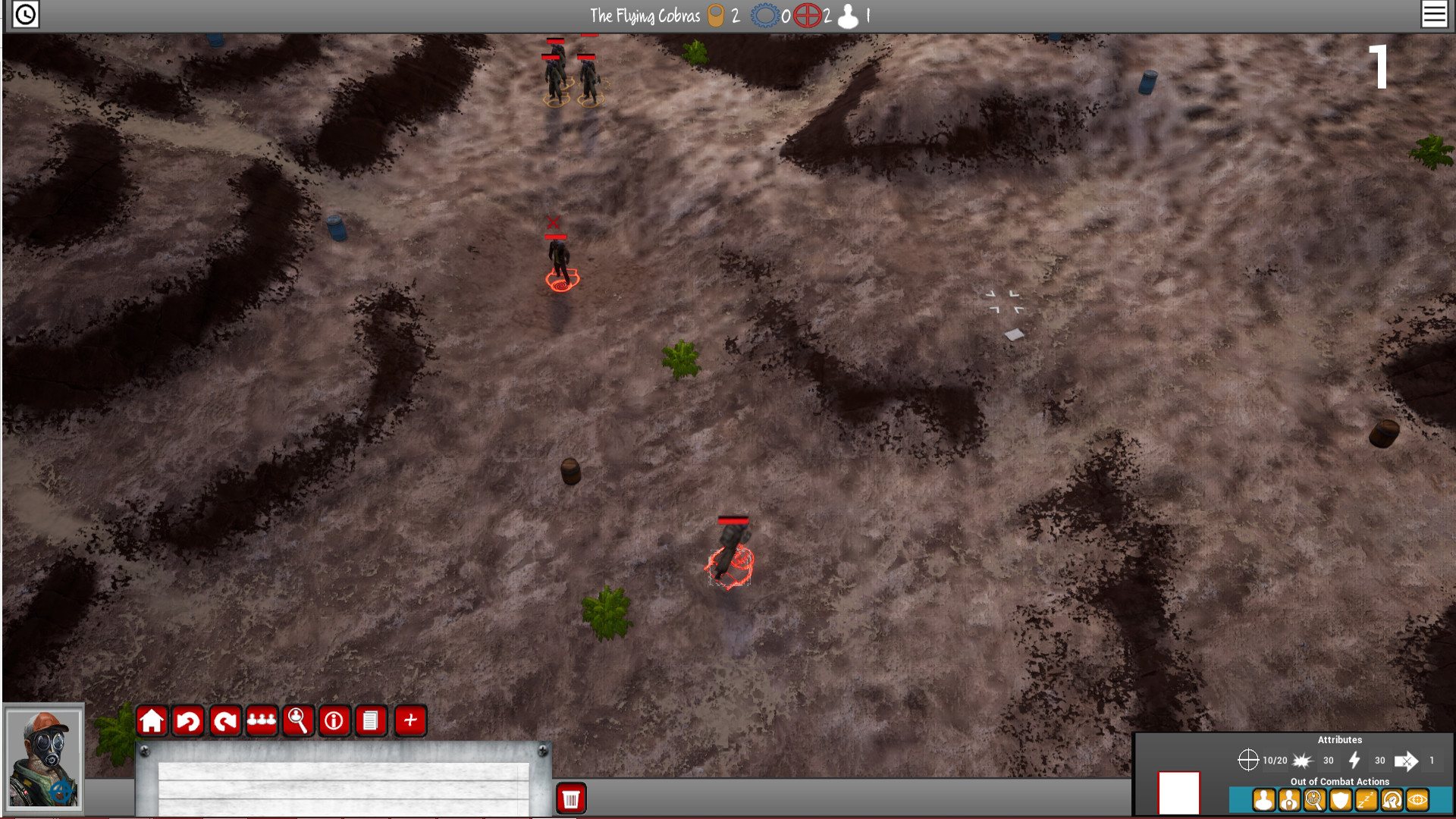Choose the person with badge action
This screenshot has width=1456, height=819.
coord(1289,800)
